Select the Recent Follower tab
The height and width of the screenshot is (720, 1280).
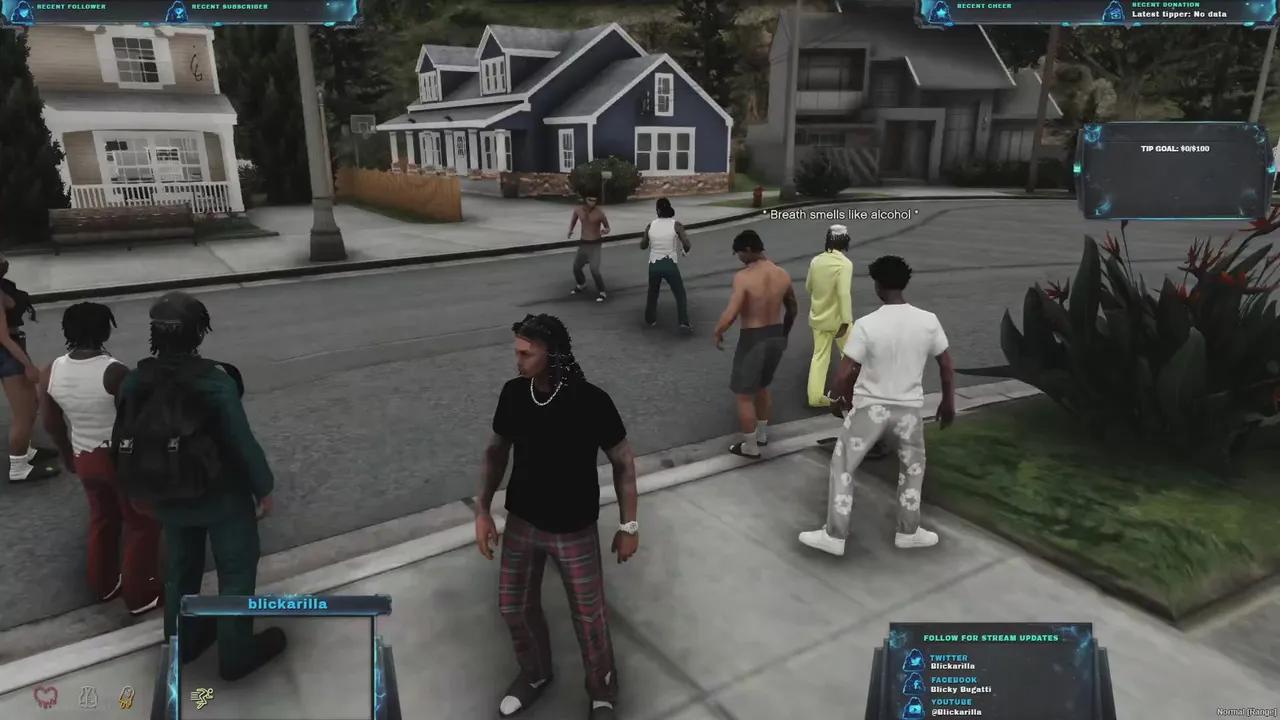click(70, 6)
